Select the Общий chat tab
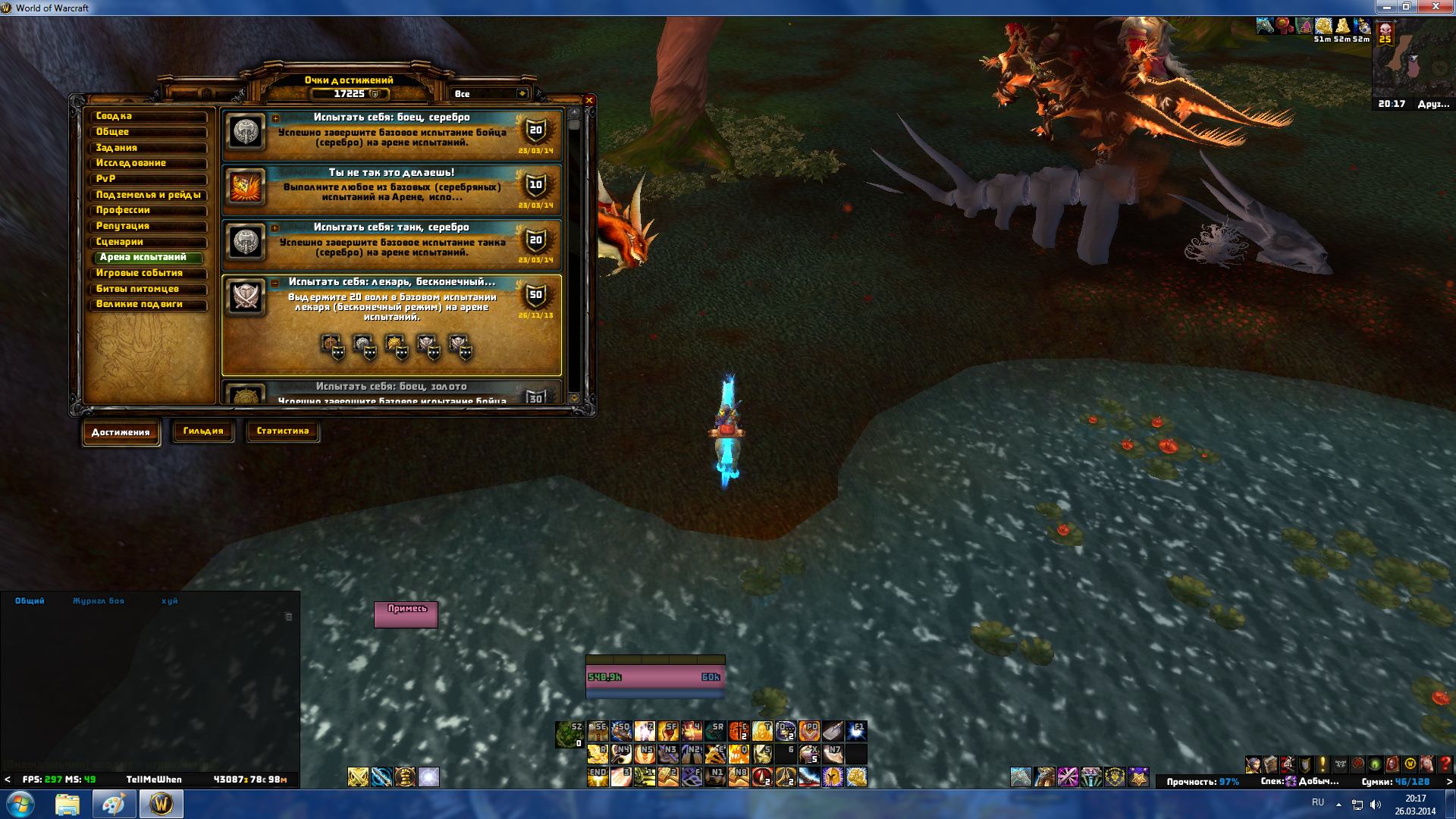1456x819 pixels. [30, 601]
